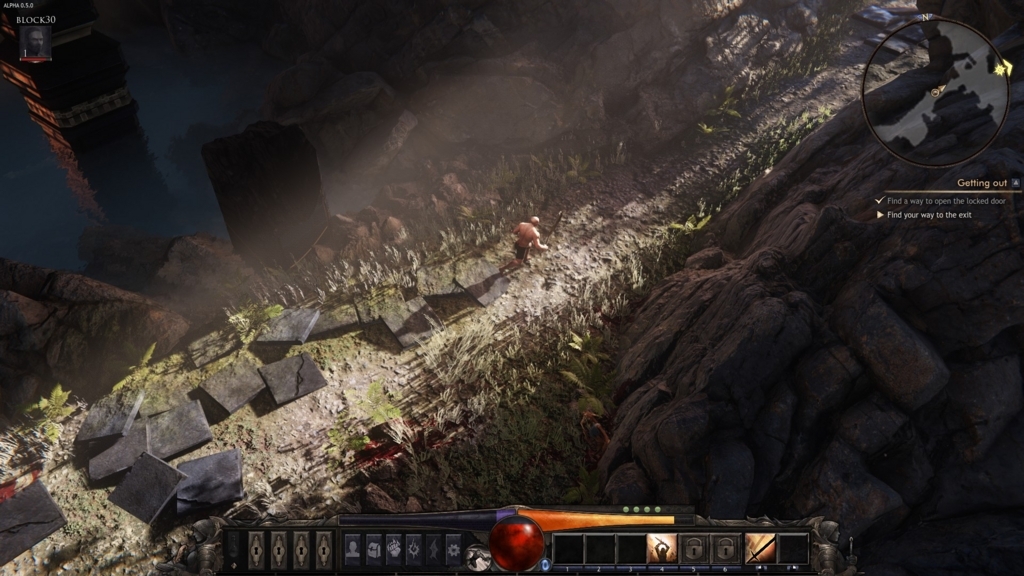Collapse the Getting out quest tracker
1024x576 pixels.
1016,183
